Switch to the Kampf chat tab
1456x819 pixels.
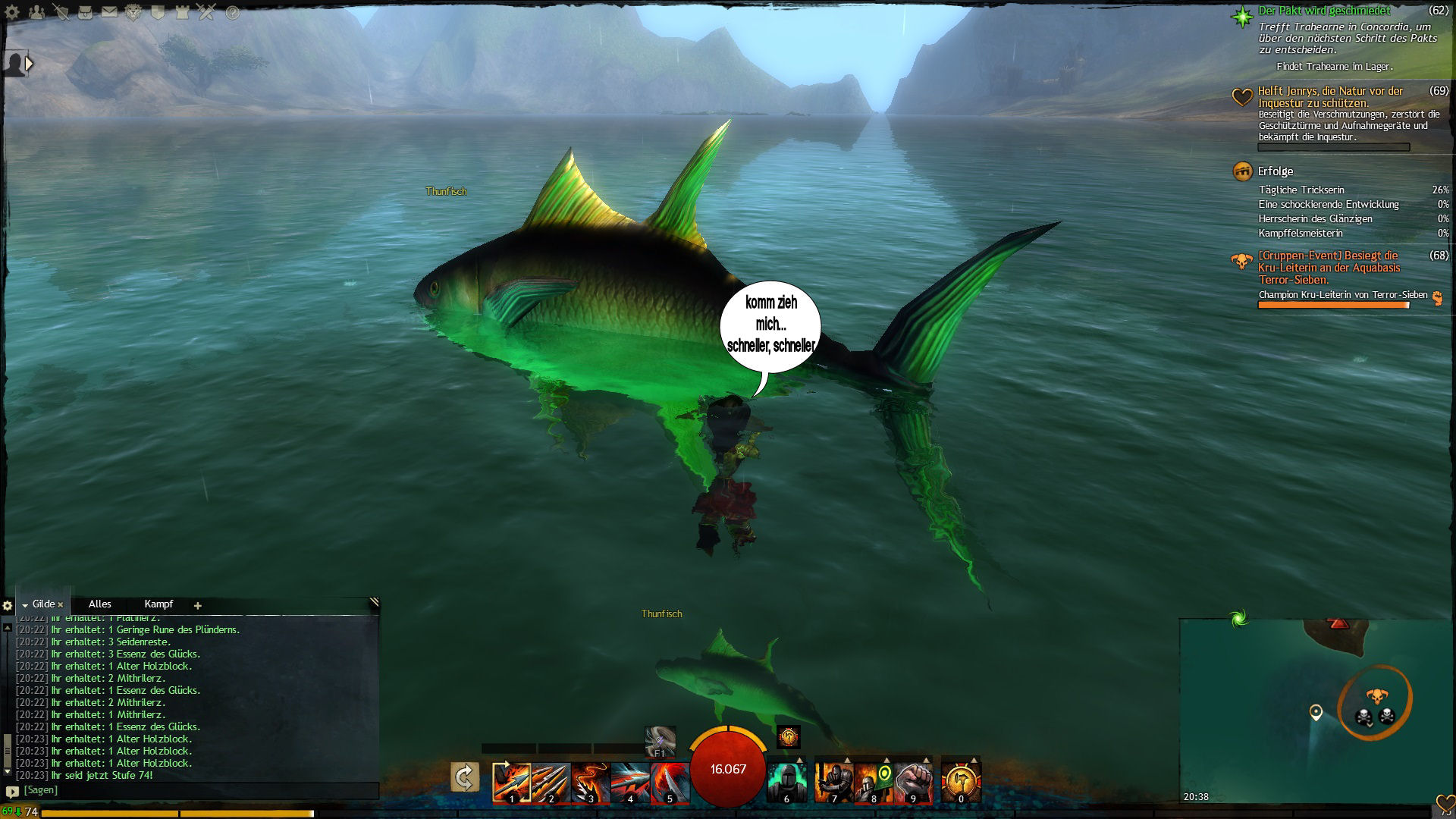tap(158, 604)
